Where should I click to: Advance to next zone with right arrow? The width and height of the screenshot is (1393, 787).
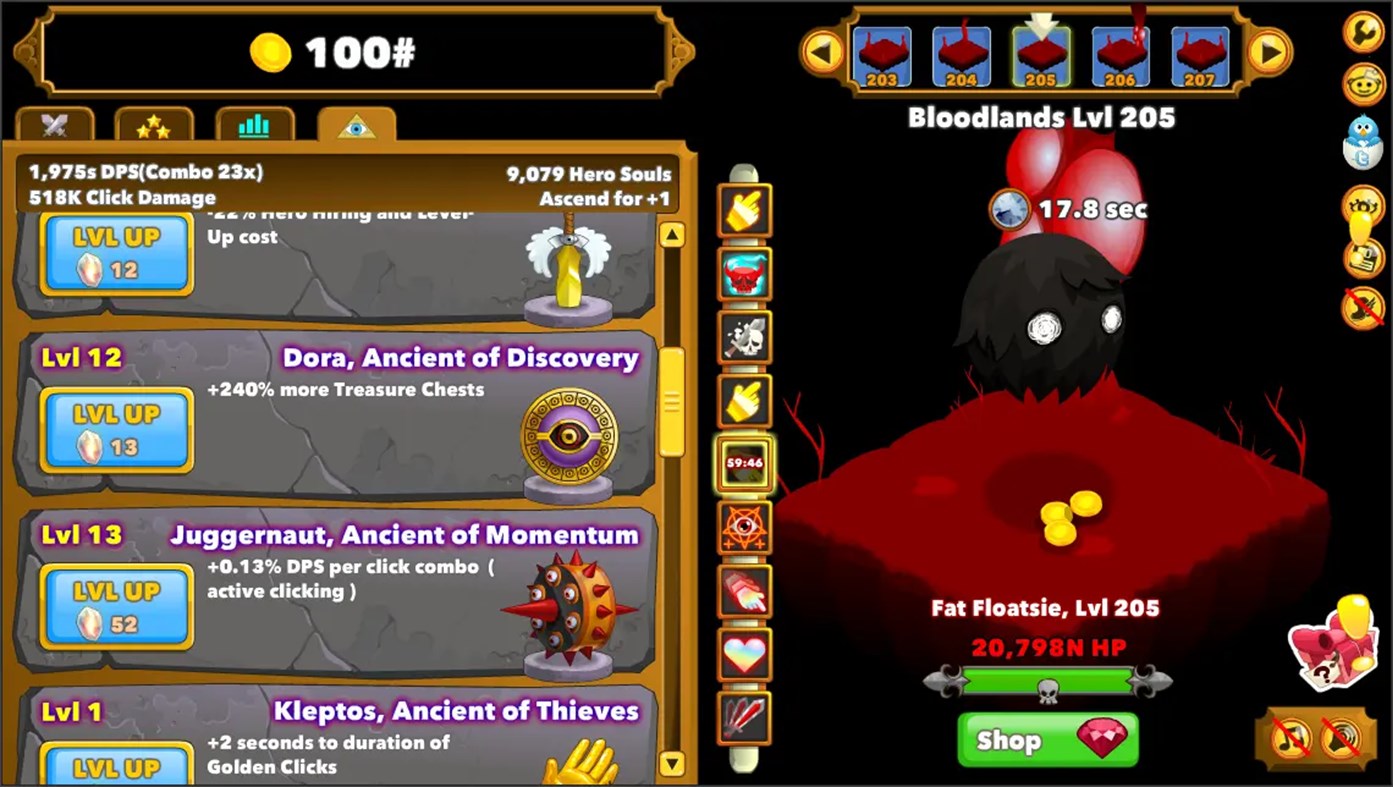click(x=1269, y=52)
